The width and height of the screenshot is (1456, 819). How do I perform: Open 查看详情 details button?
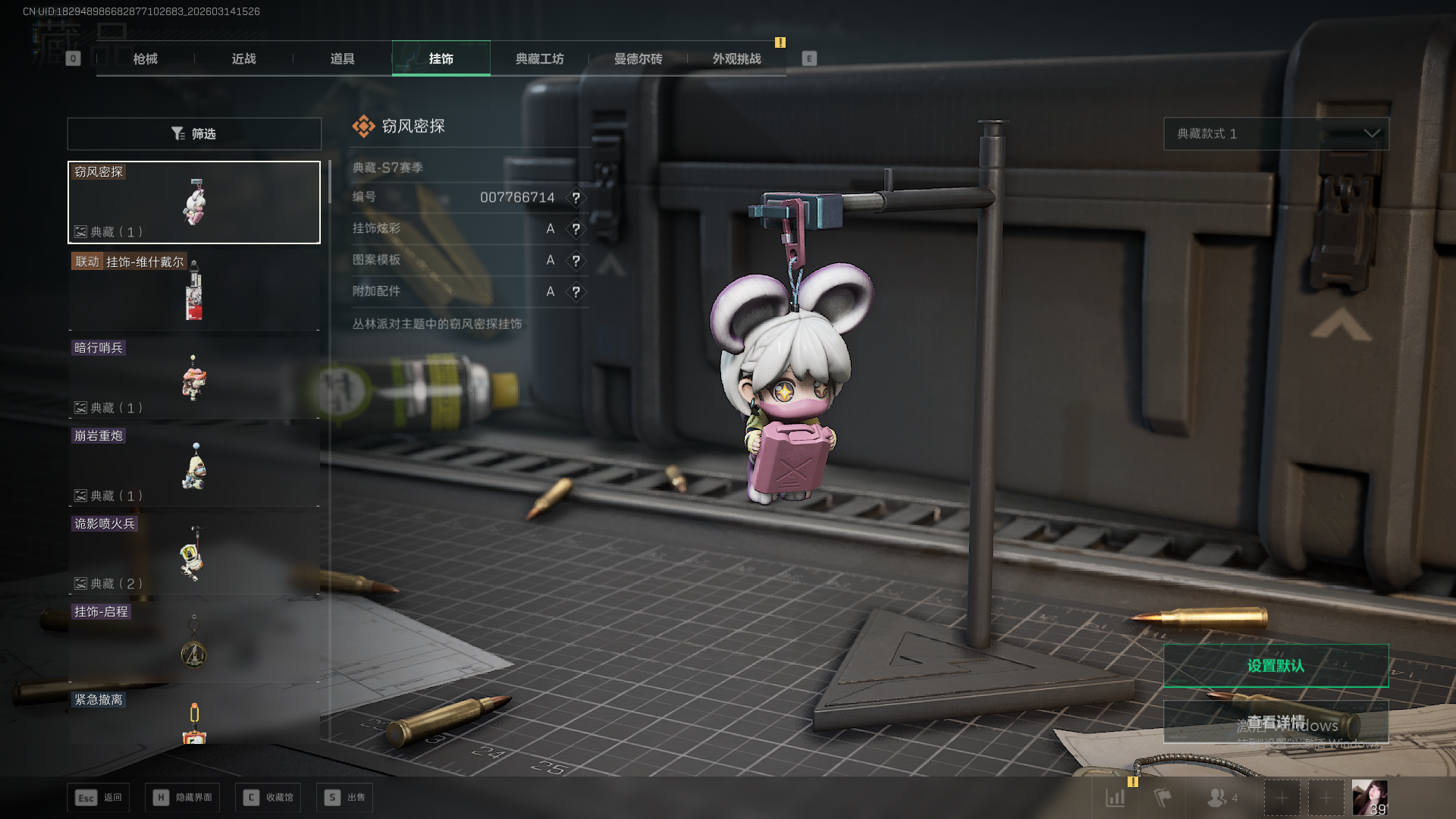tap(1276, 722)
